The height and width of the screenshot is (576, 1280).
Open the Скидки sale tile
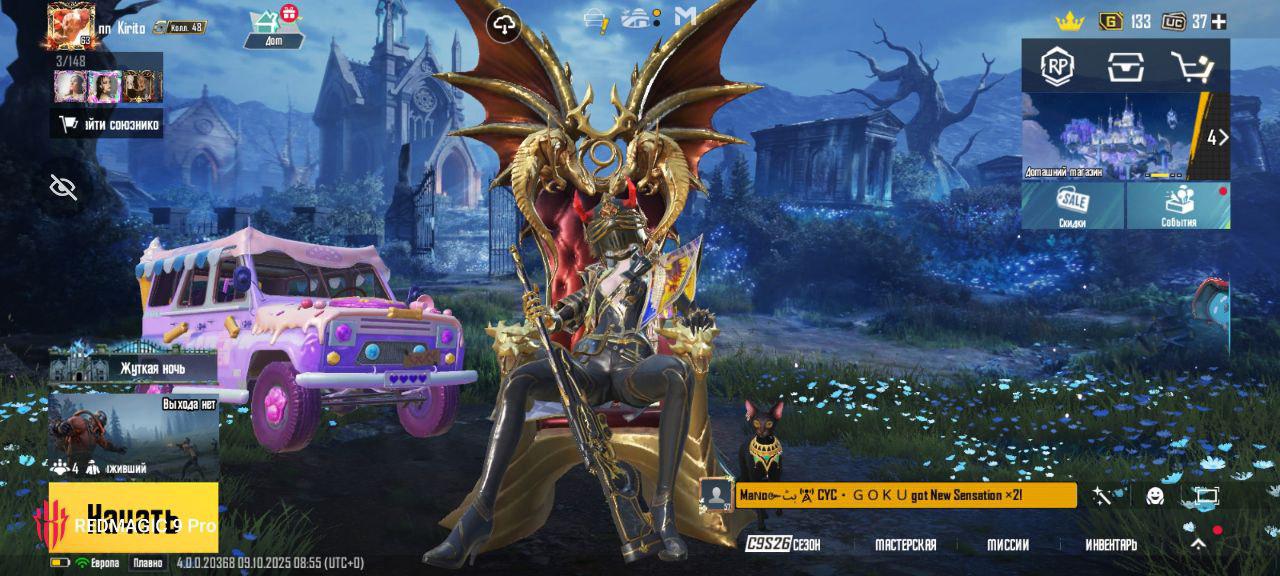(x=1073, y=205)
